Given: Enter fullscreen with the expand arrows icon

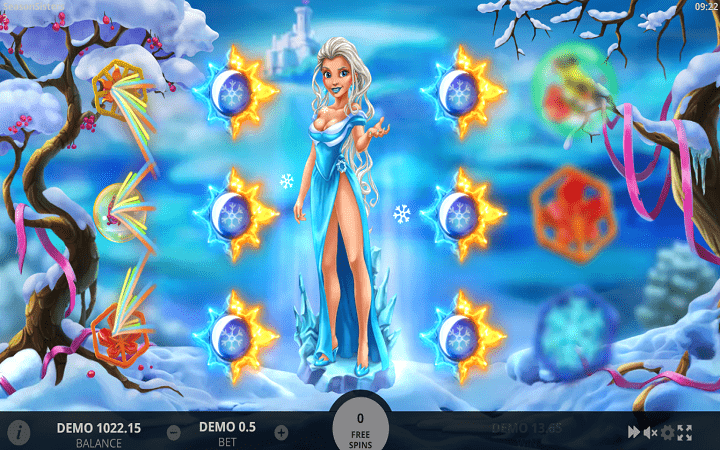Looking at the screenshot, I should click(x=685, y=432).
